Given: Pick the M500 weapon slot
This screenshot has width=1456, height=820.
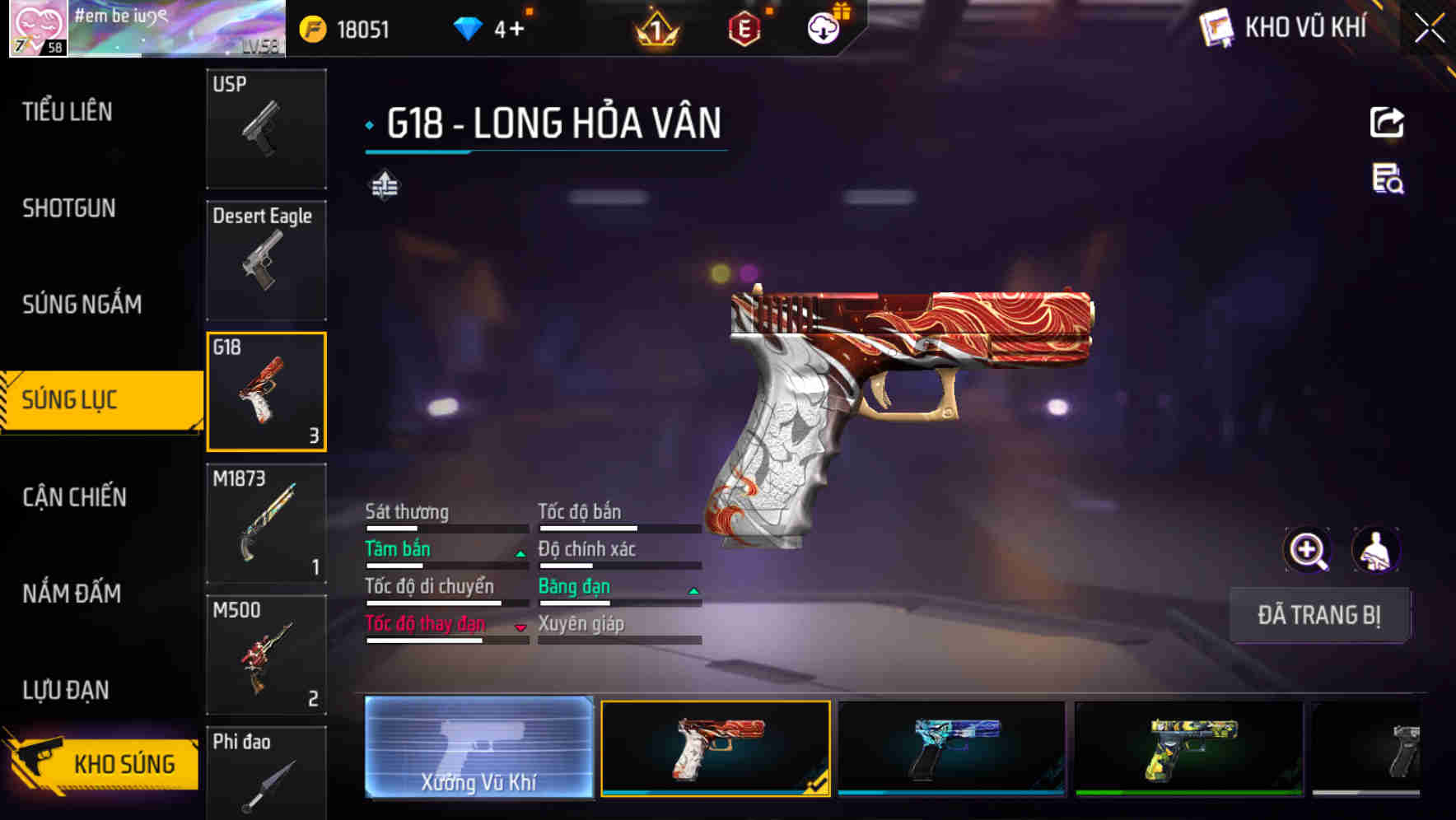Looking at the screenshot, I should (266, 655).
